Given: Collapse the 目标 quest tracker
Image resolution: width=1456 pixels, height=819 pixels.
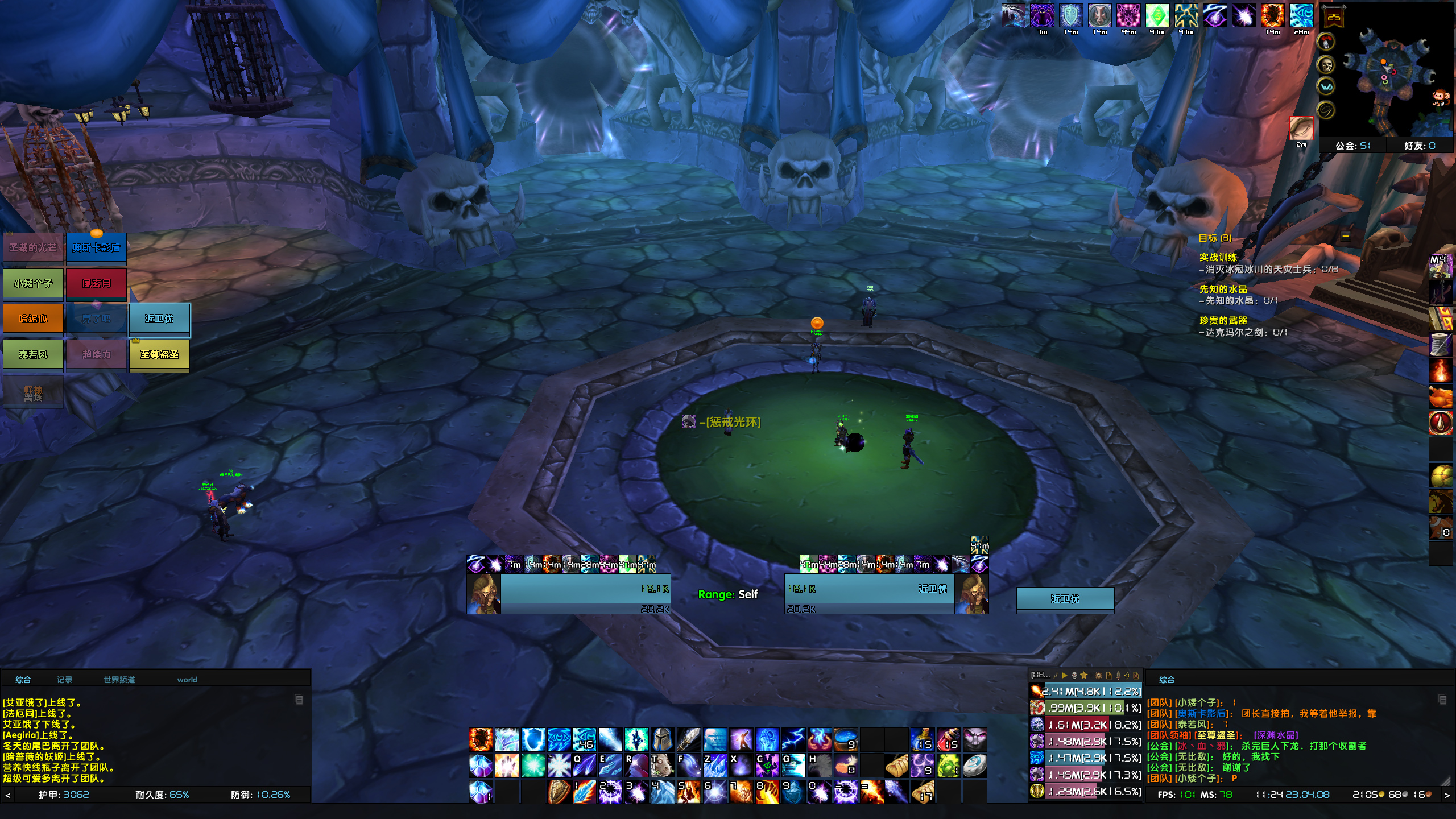Looking at the screenshot, I should pyautogui.click(x=1346, y=236).
